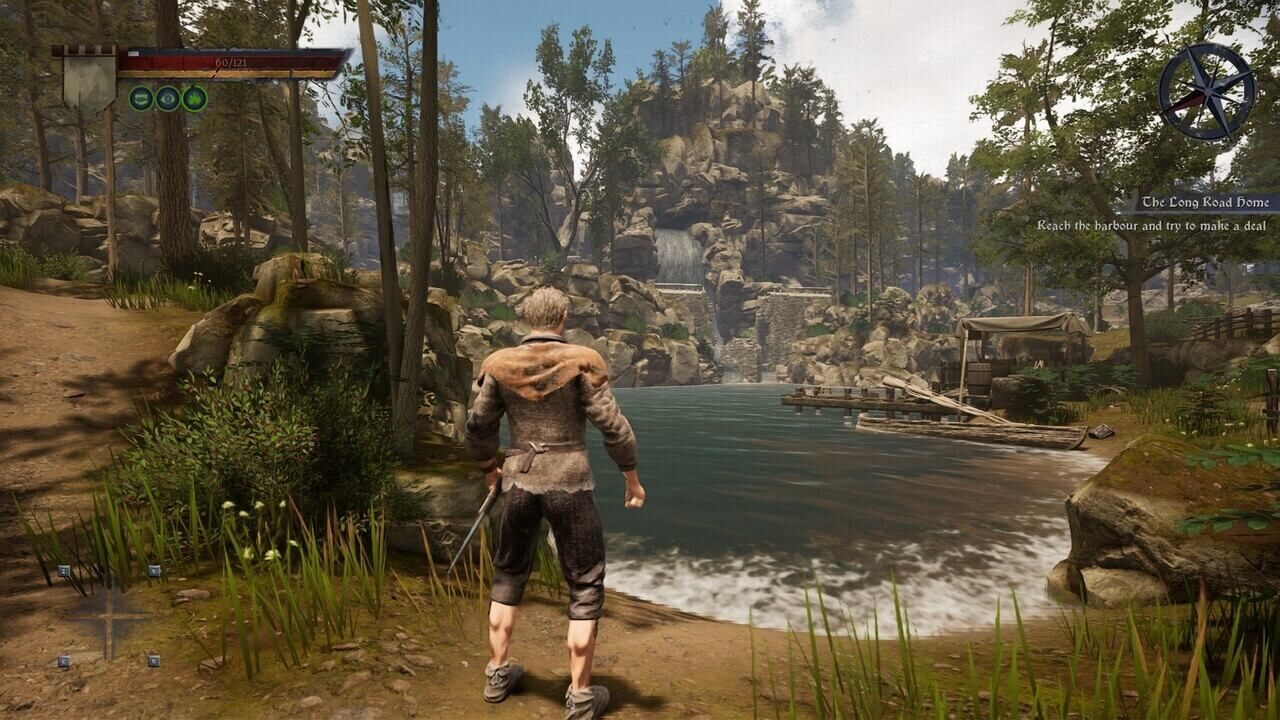The height and width of the screenshot is (720, 1280).
Task: Open The Long Road Home quest tracker
Action: (1207, 203)
